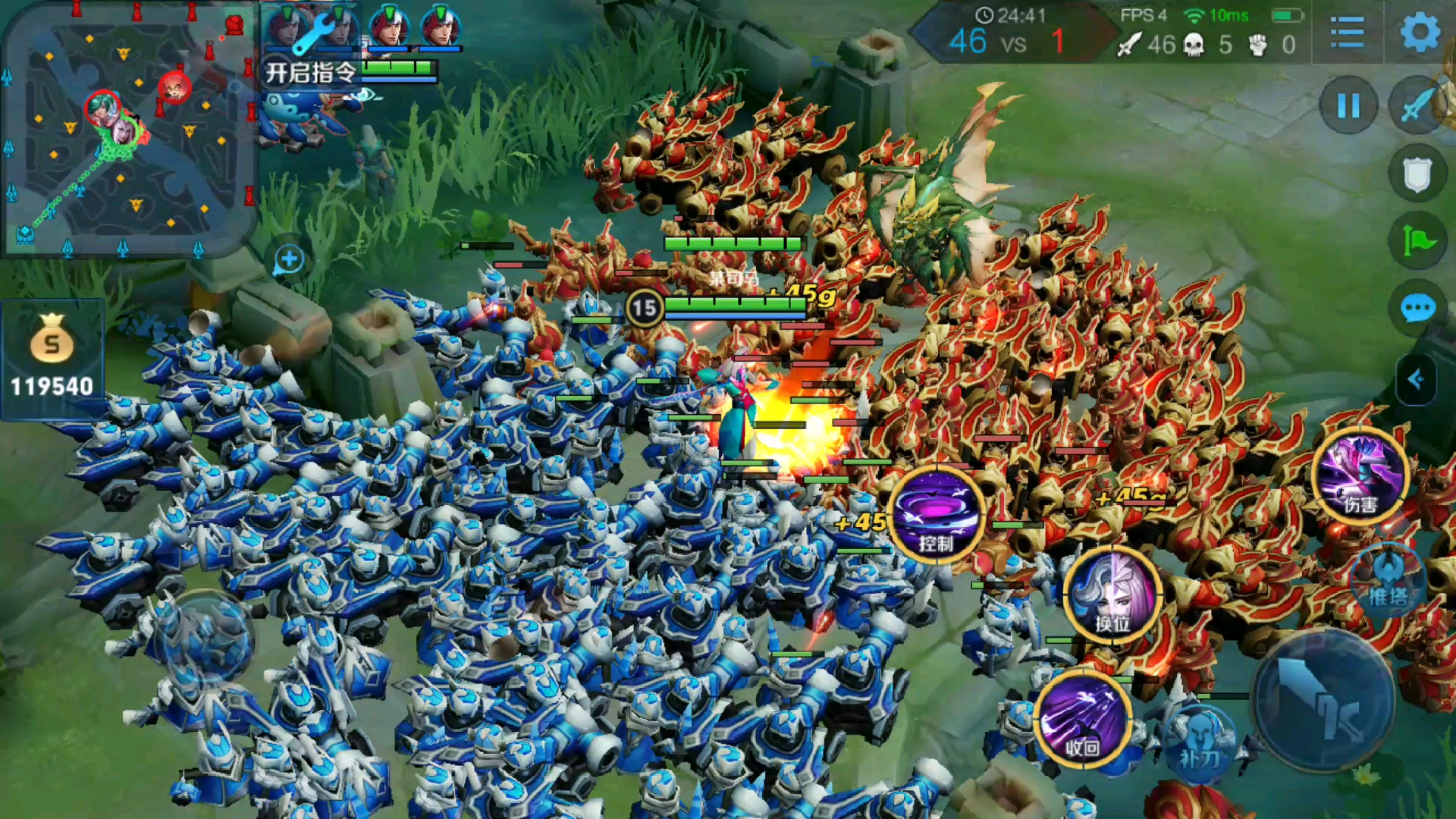Hit the large basic attack button

coord(1324,701)
